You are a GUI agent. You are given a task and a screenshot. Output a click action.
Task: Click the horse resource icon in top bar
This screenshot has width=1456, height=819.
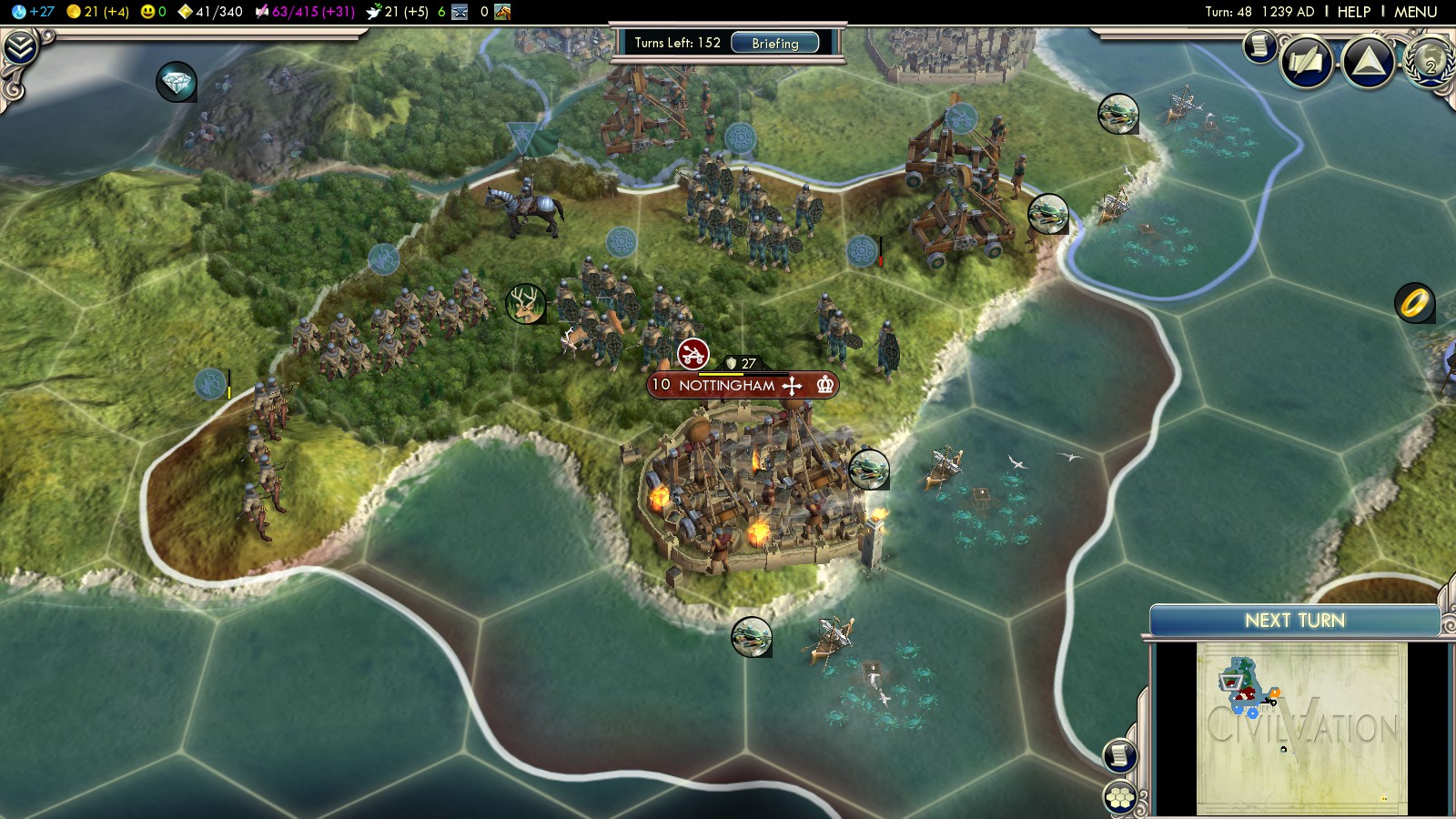[x=502, y=12]
